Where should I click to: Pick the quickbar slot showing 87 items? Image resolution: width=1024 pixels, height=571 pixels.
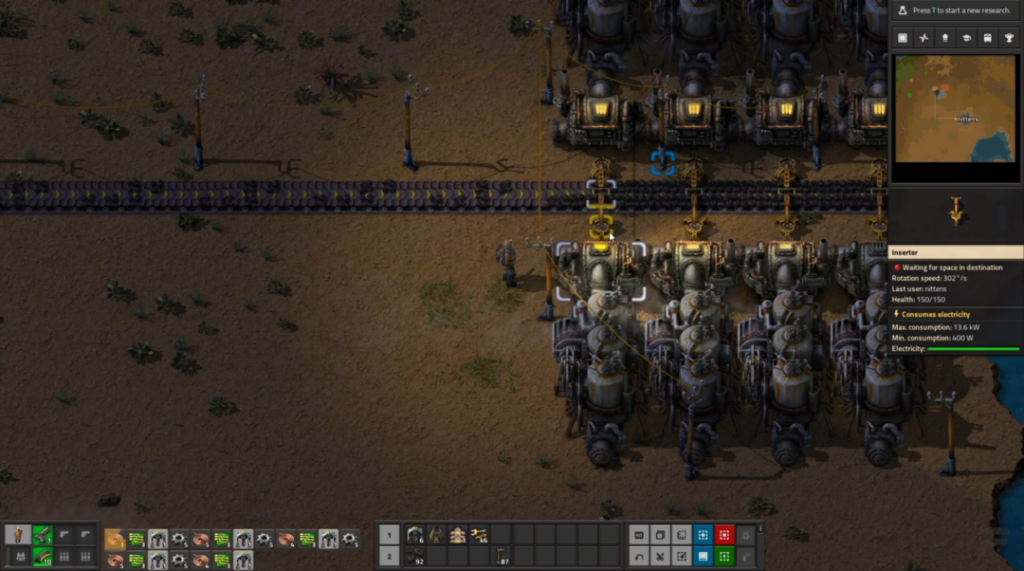click(501, 556)
